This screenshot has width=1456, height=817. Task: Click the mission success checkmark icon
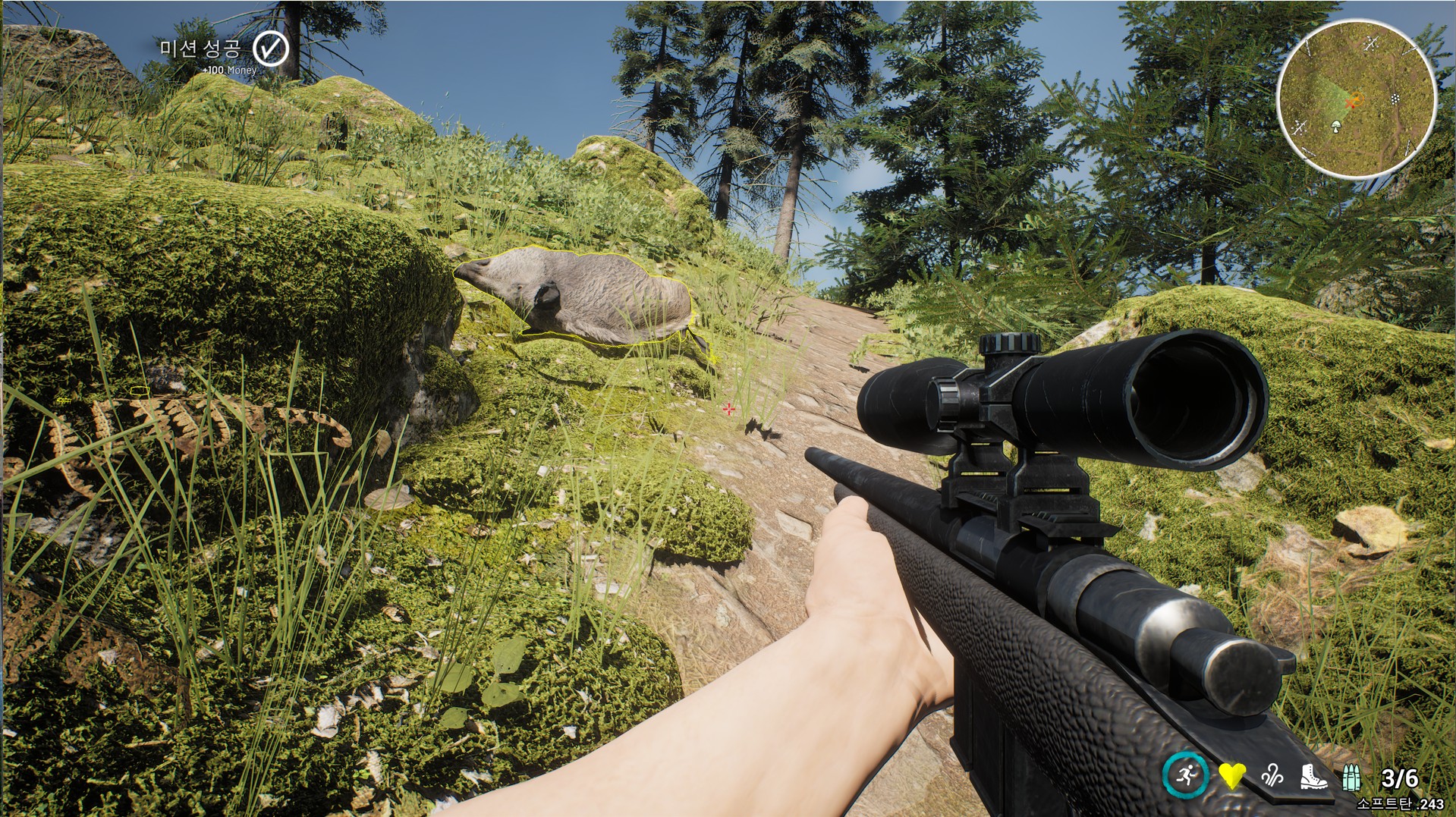(270, 49)
